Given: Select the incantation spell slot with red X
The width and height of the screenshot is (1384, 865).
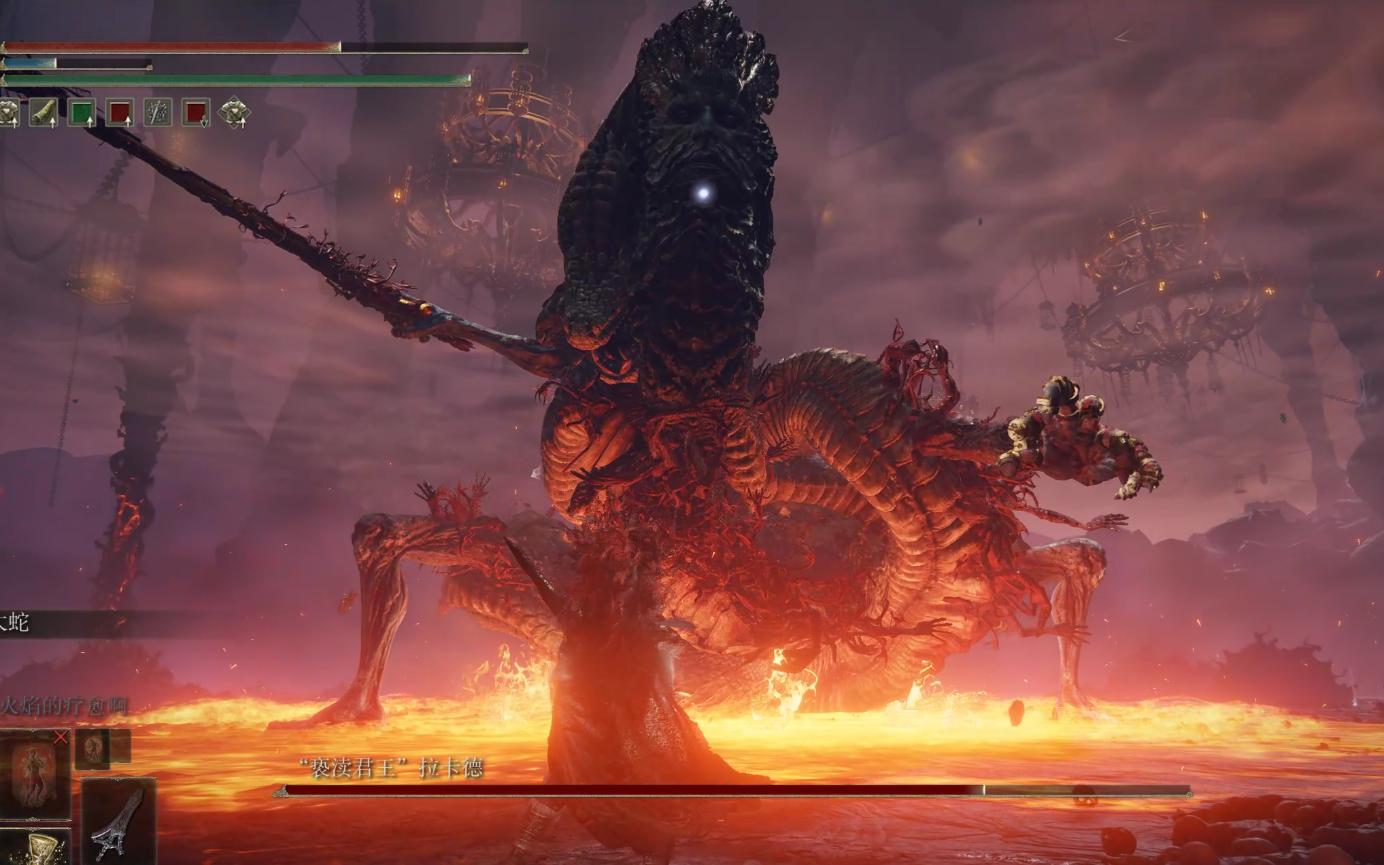Looking at the screenshot, I should [35, 774].
